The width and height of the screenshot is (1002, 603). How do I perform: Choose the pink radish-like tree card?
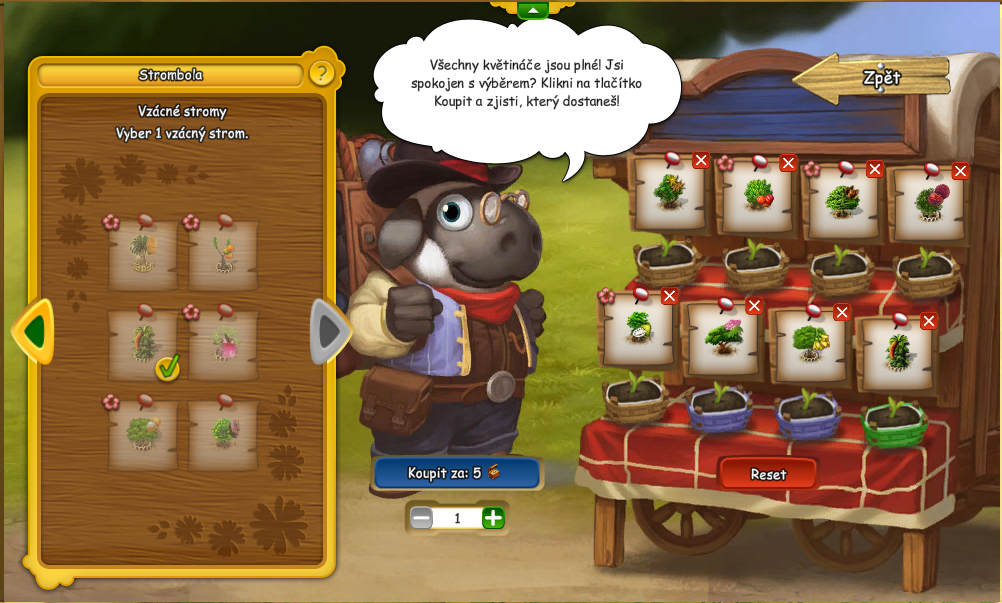tap(223, 344)
